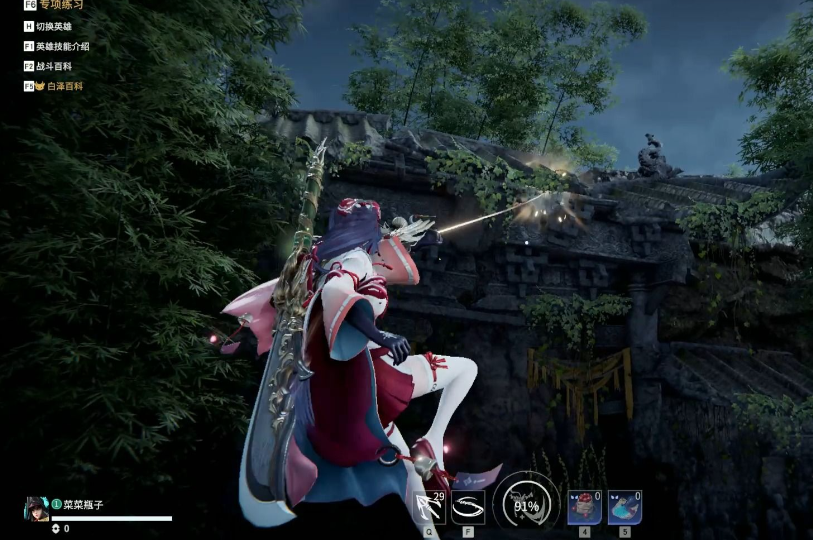The width and height of the screenshot is (813, 540).
Task: Open 英雄技能介绍 hero skill introduction
Action: coord(62,46)
